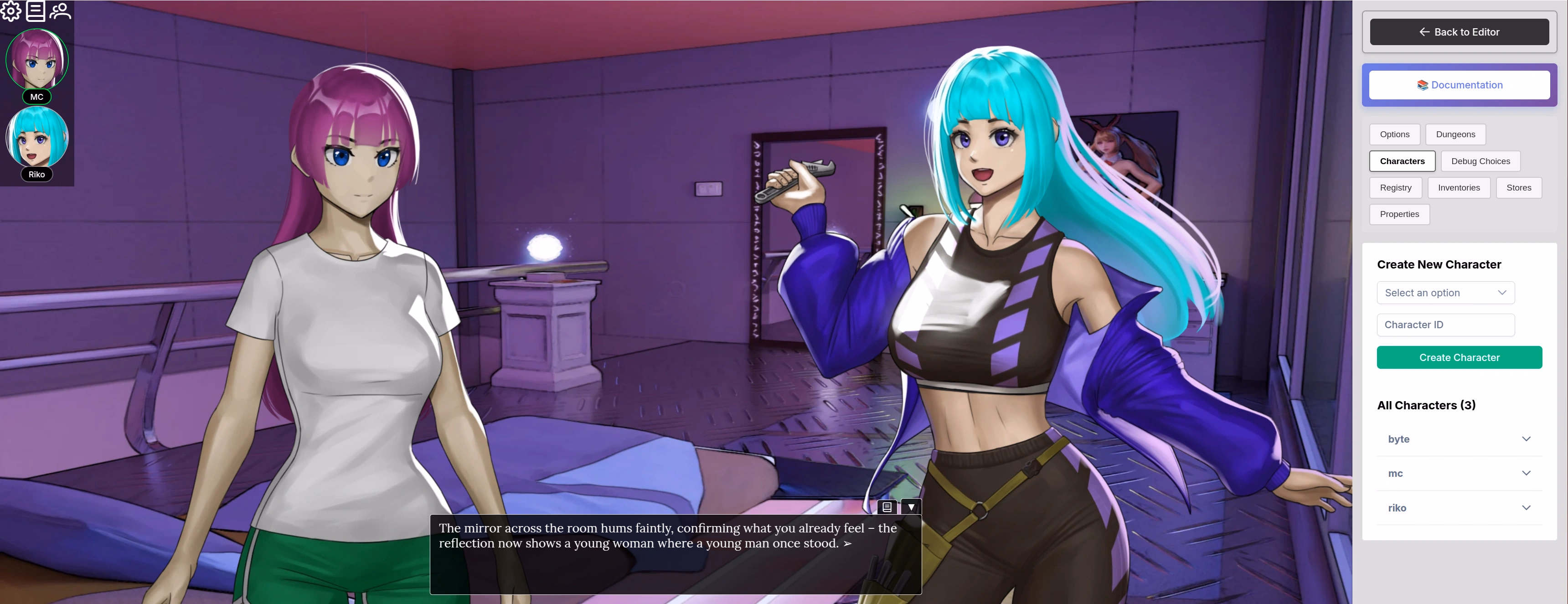The image size is (1568, 604).
Task: Focus the Character ID field
Action: coord(1445,325)
